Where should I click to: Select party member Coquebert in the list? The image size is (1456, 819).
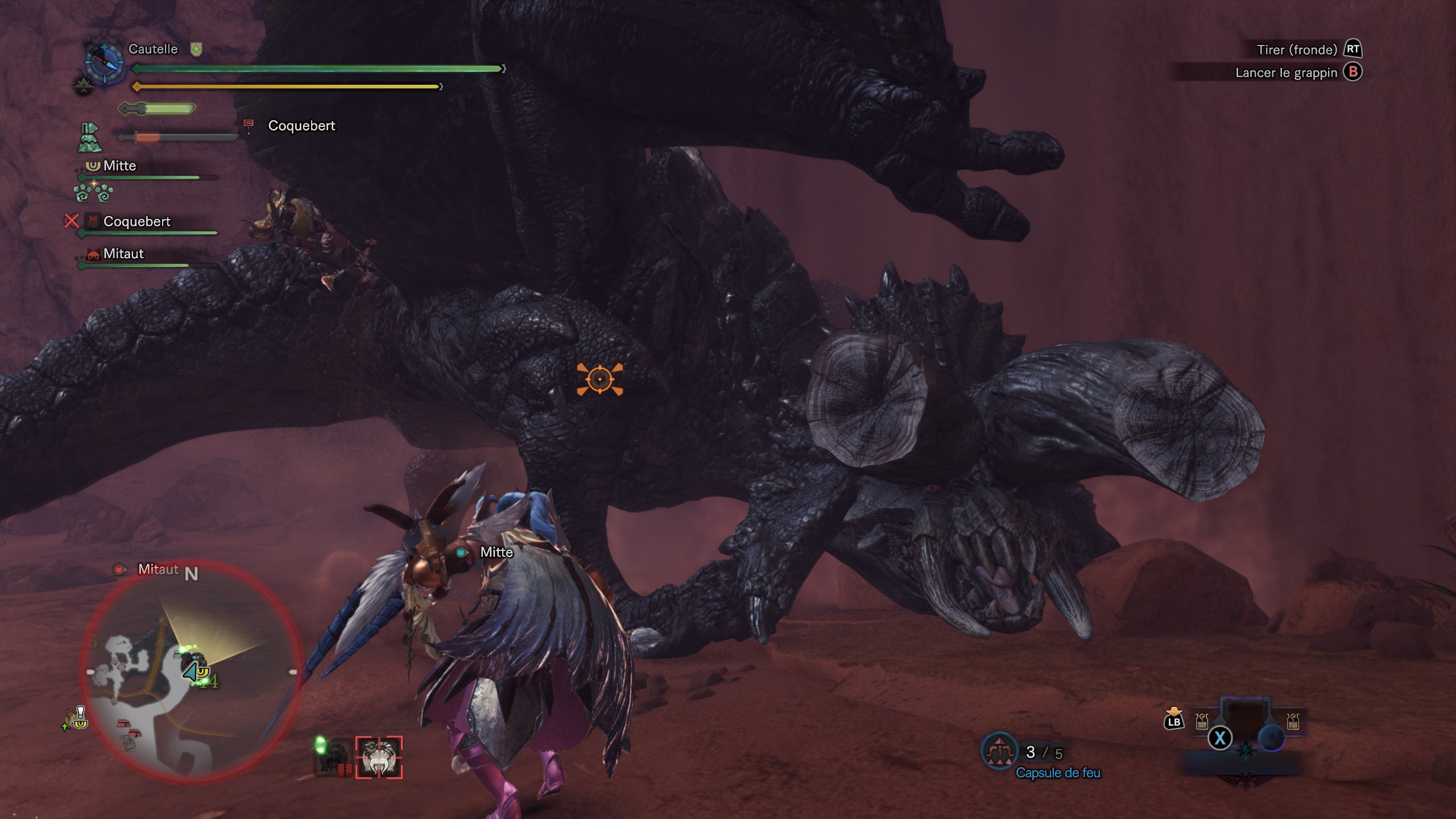pyautogui.click(x=136, y=222)
